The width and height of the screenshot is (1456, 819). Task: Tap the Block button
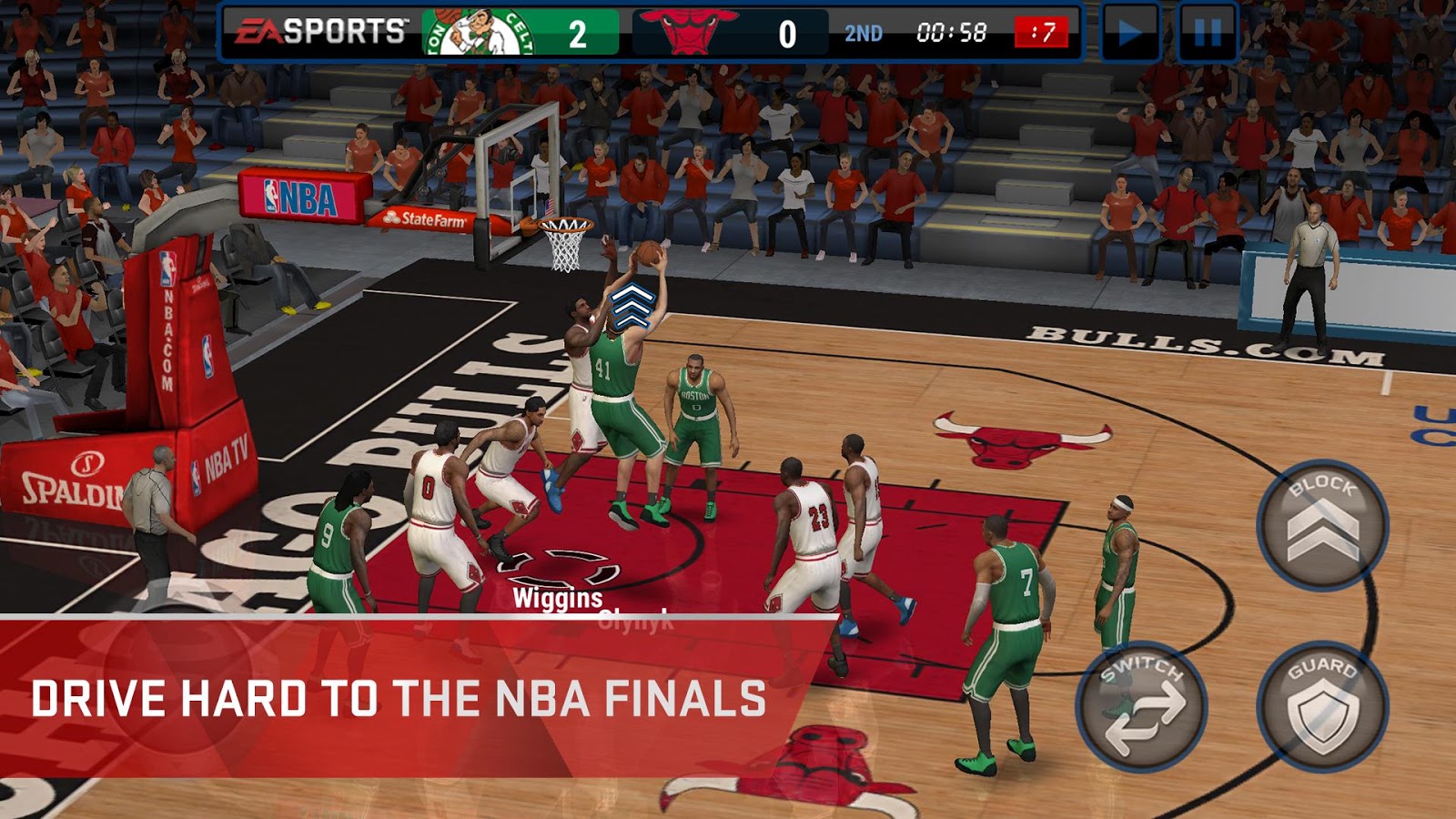coord(1322,525)
